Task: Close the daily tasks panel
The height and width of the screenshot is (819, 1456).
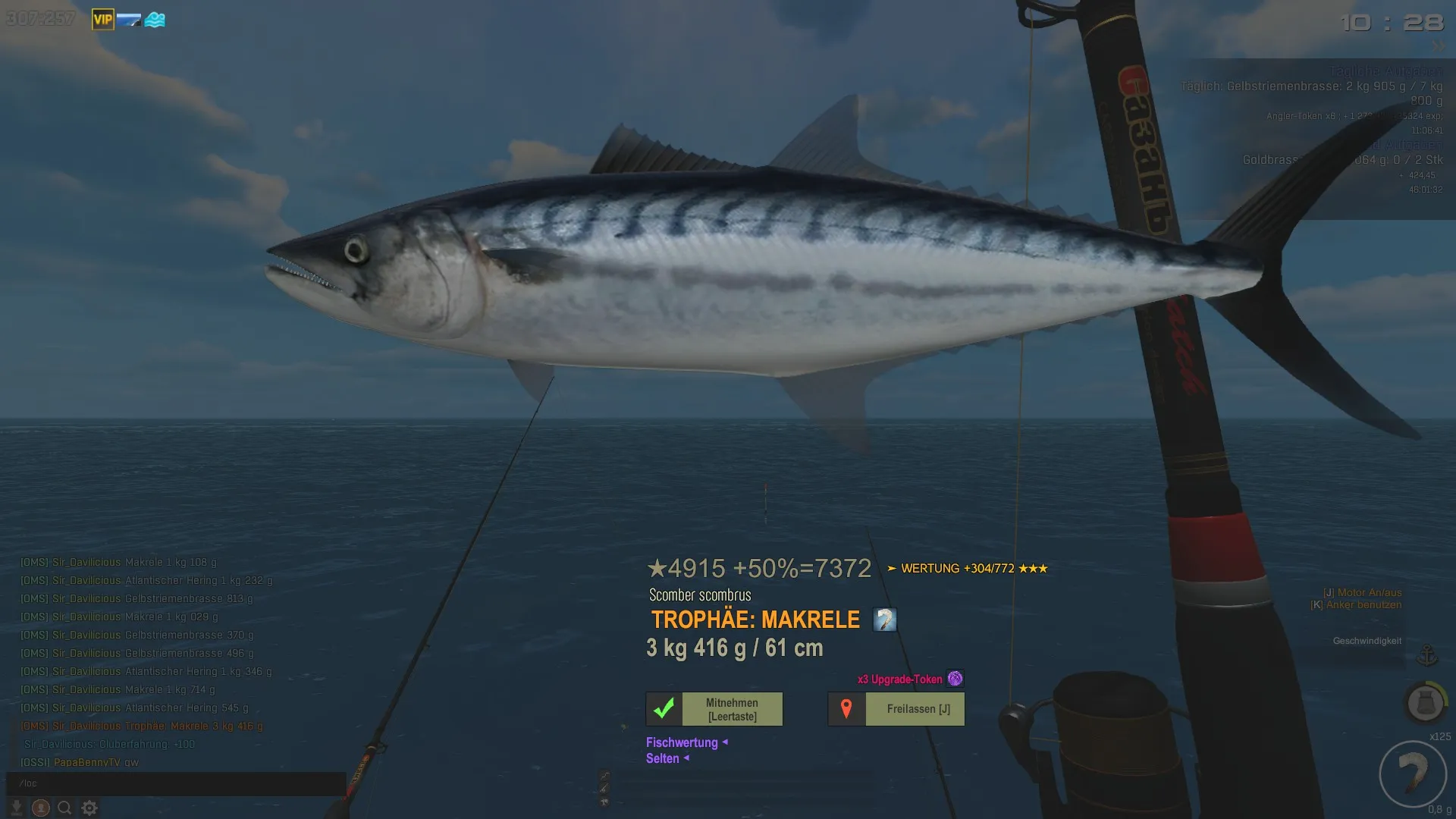Action: [1438, 46]
